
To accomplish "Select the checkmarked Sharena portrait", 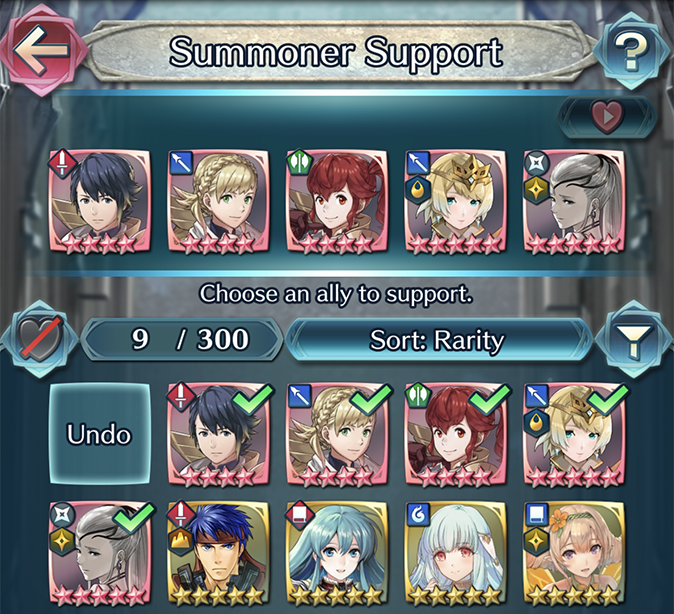I will click(337, 433).
